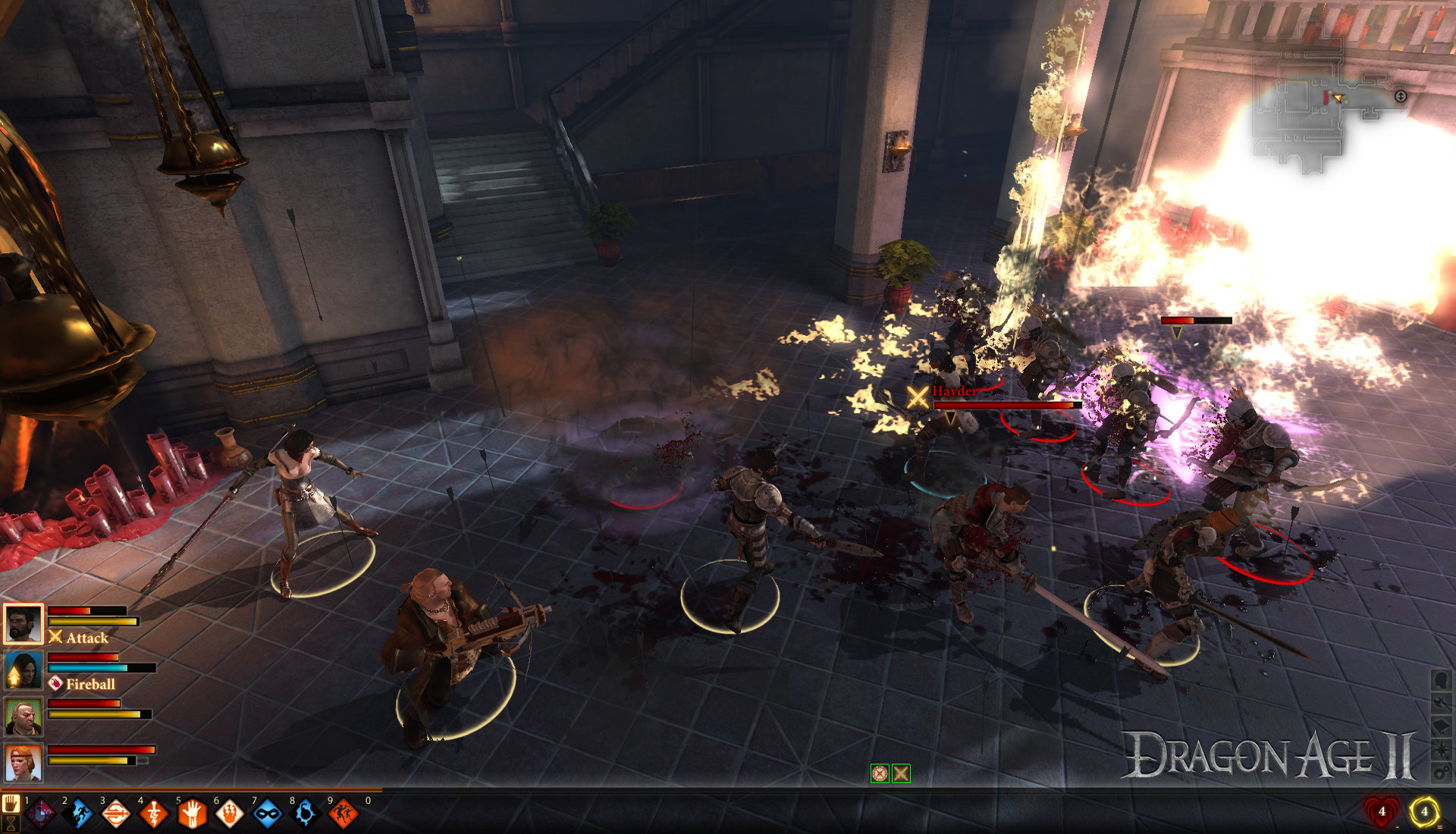Use the blue bomb flask ability
This screenshot has width=1456, height=834.
coord(306,814)
